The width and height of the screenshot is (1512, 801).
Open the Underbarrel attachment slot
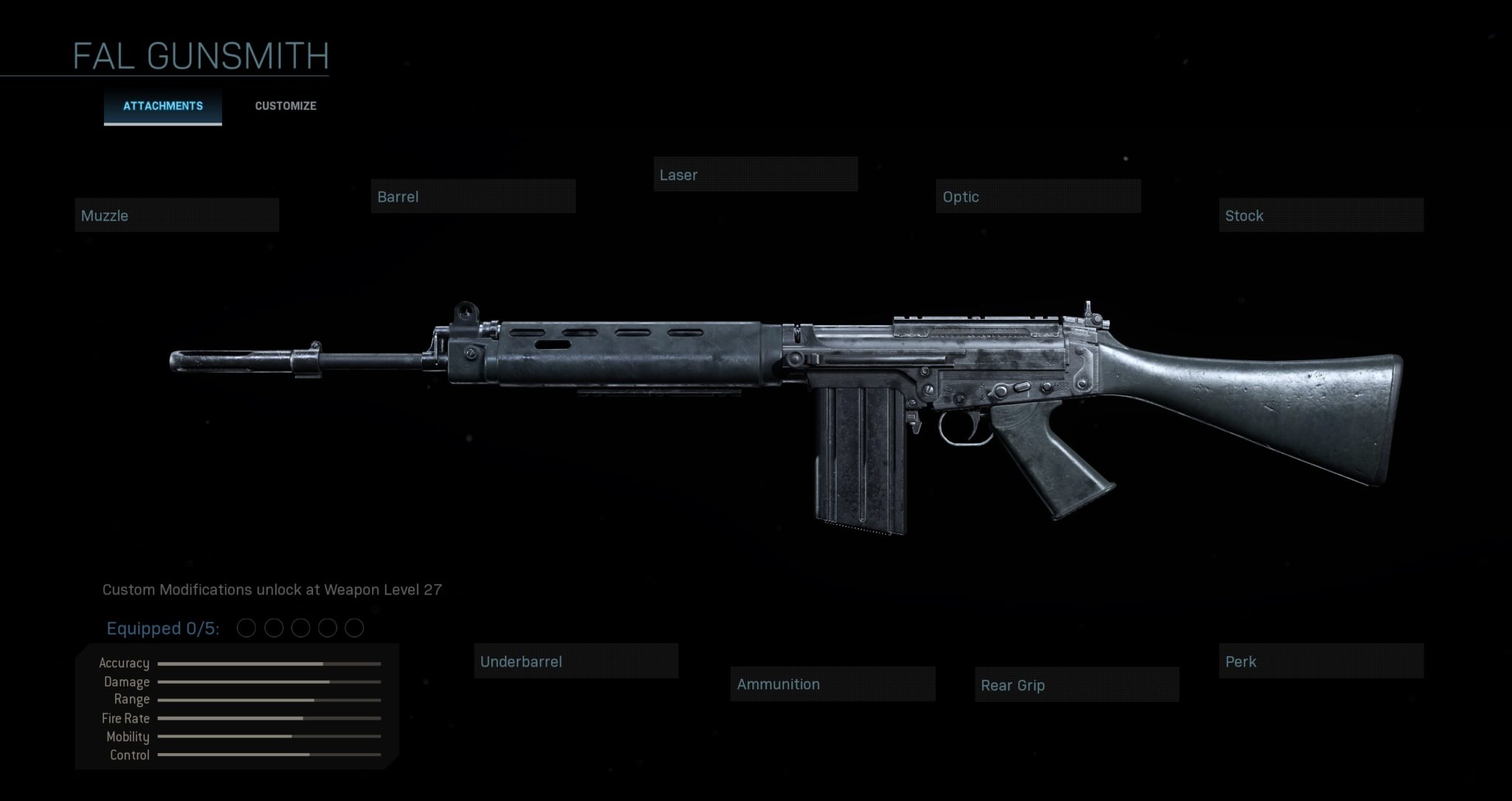point(576,661)
